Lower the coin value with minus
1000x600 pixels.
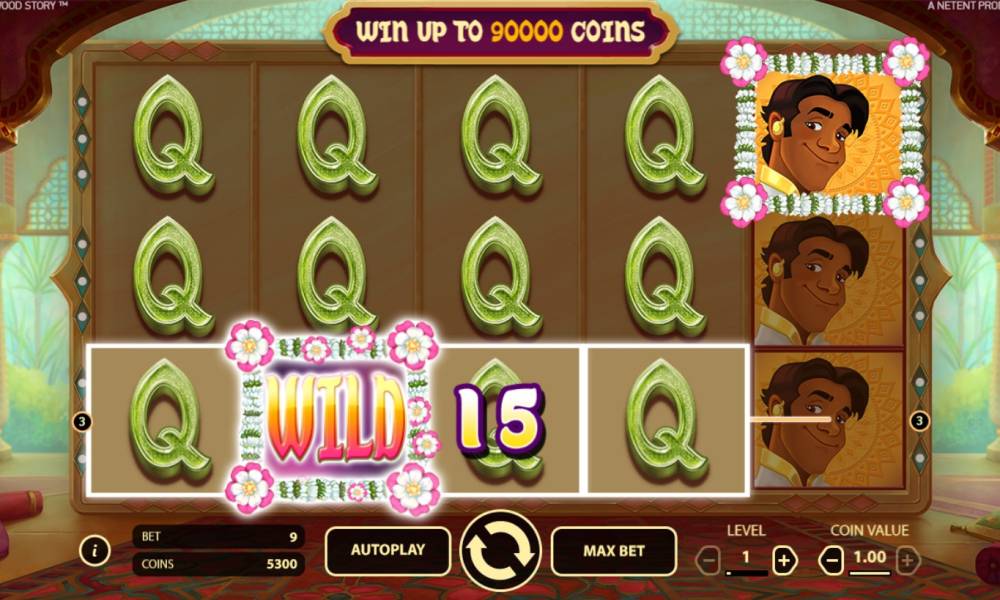[x=831, y=561]
